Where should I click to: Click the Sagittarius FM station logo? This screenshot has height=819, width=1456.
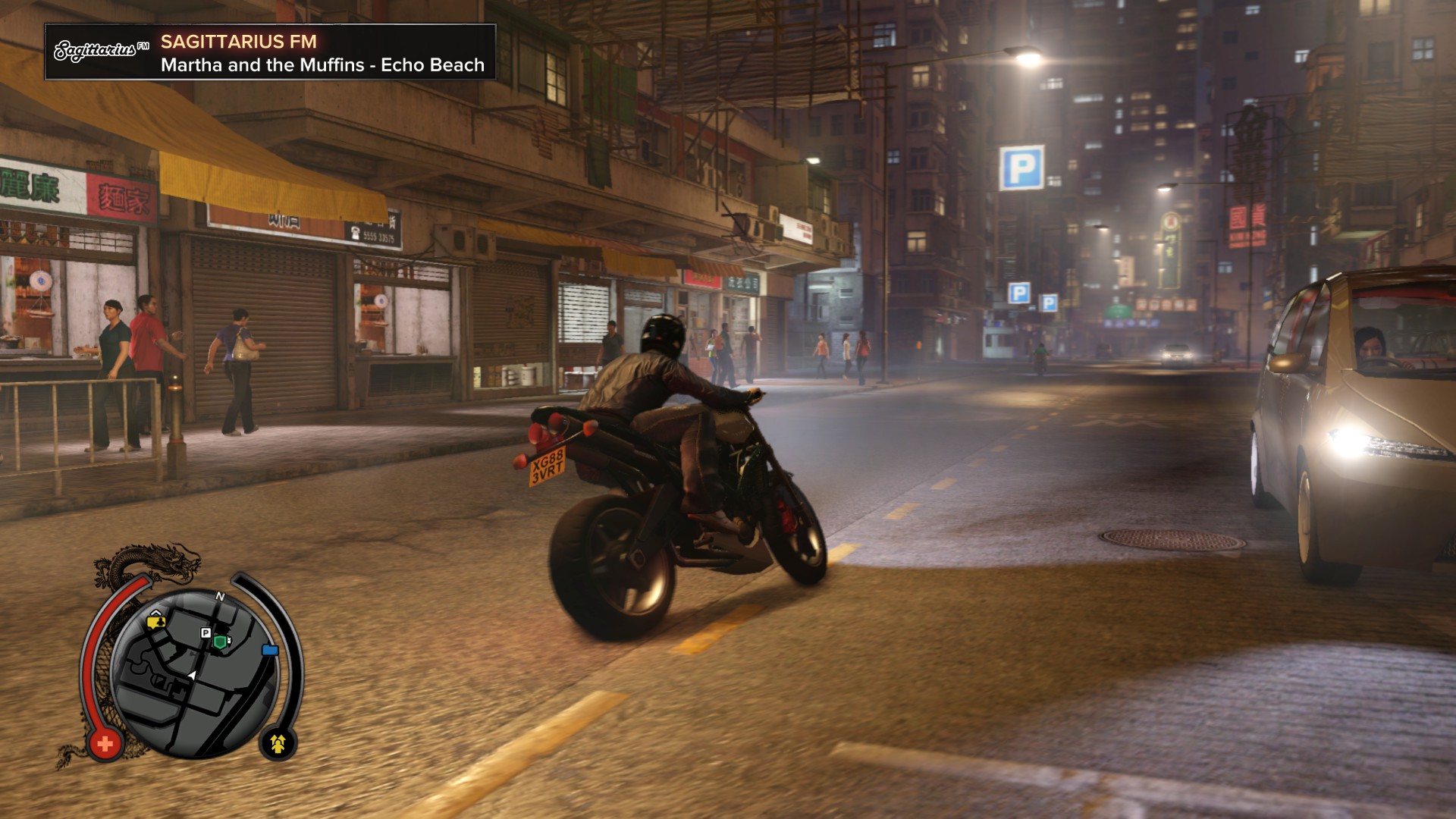tap(101, 51)
